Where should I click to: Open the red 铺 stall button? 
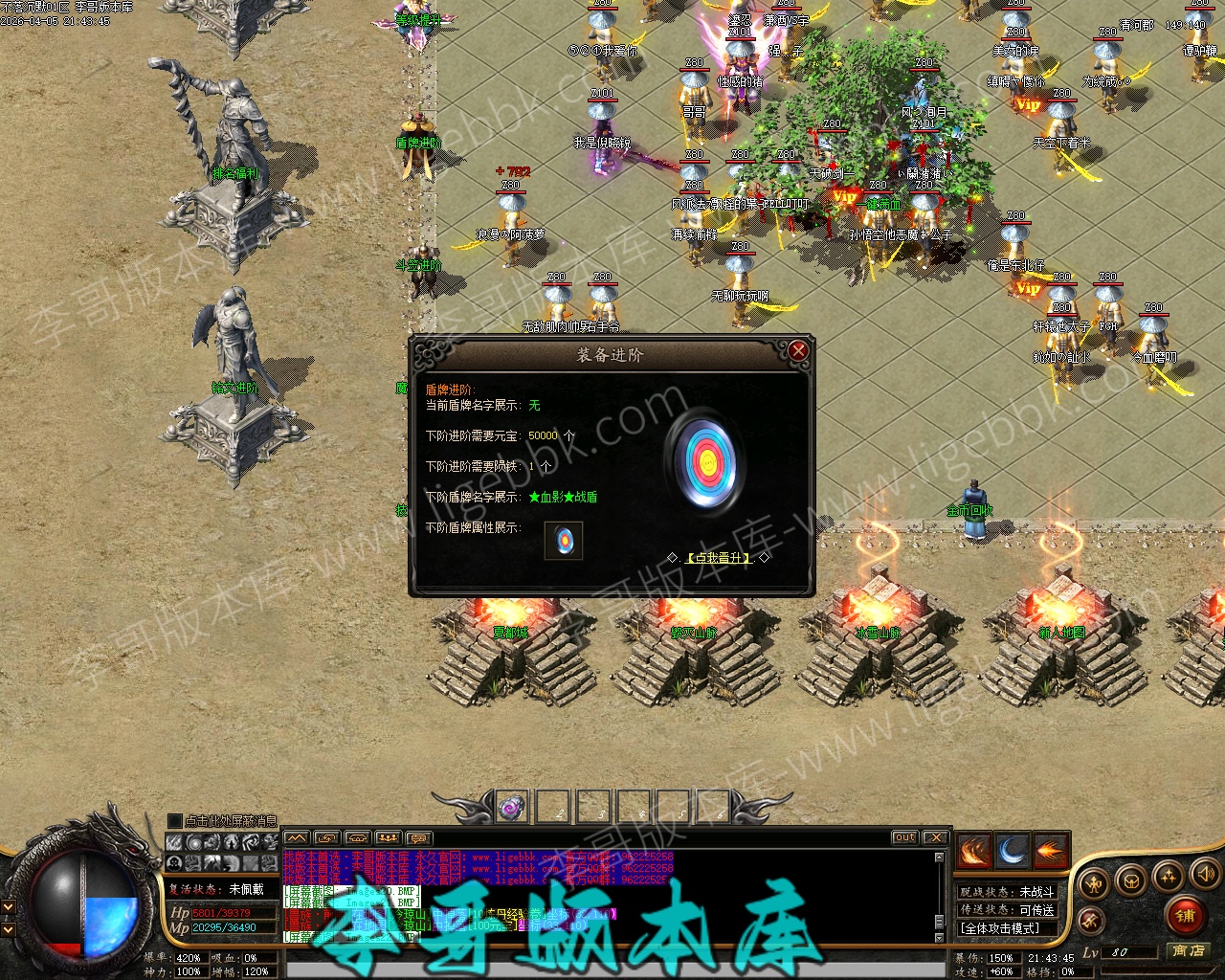[1186, 917]
